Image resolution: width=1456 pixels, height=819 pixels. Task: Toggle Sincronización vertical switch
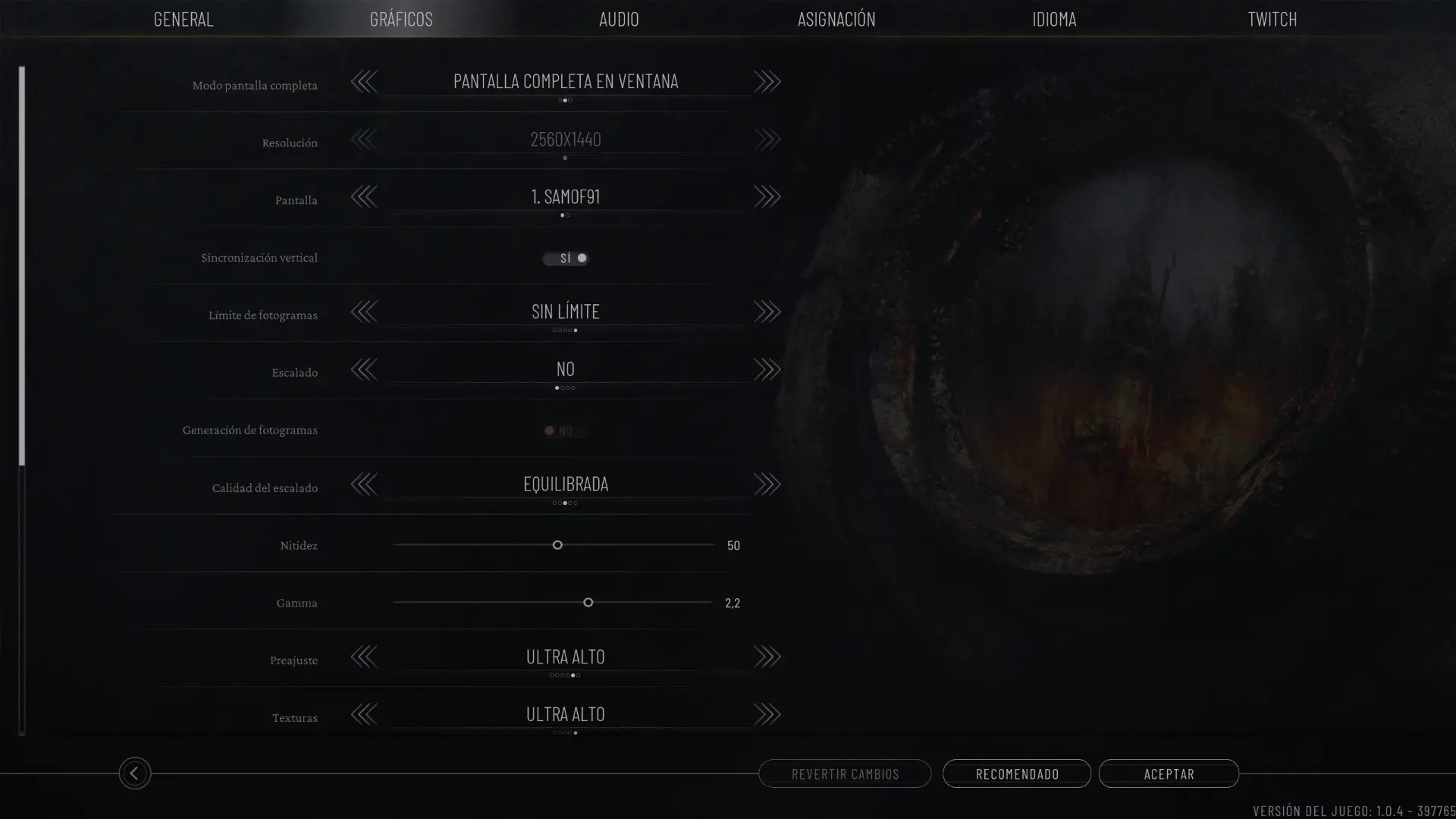pyautogui.click(x=566, y=259)
